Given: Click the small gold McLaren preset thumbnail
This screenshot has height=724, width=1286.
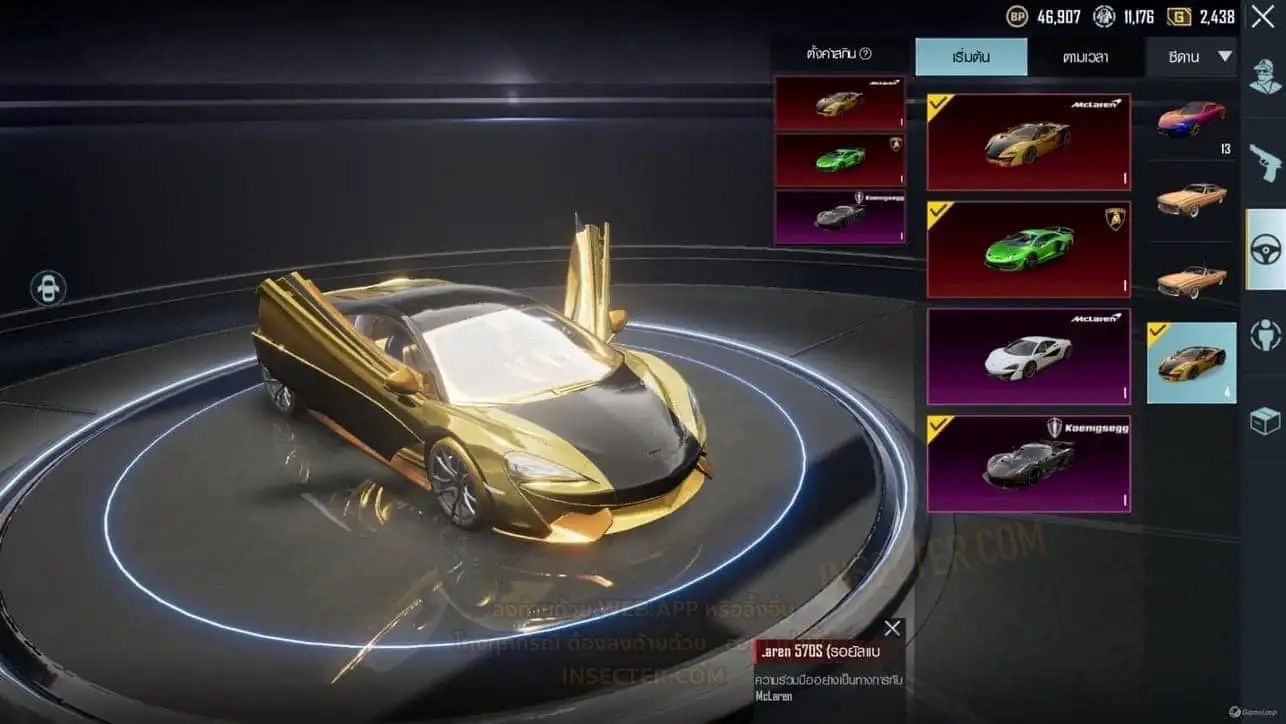Looking at the screenshot, I should coord(839,104).
